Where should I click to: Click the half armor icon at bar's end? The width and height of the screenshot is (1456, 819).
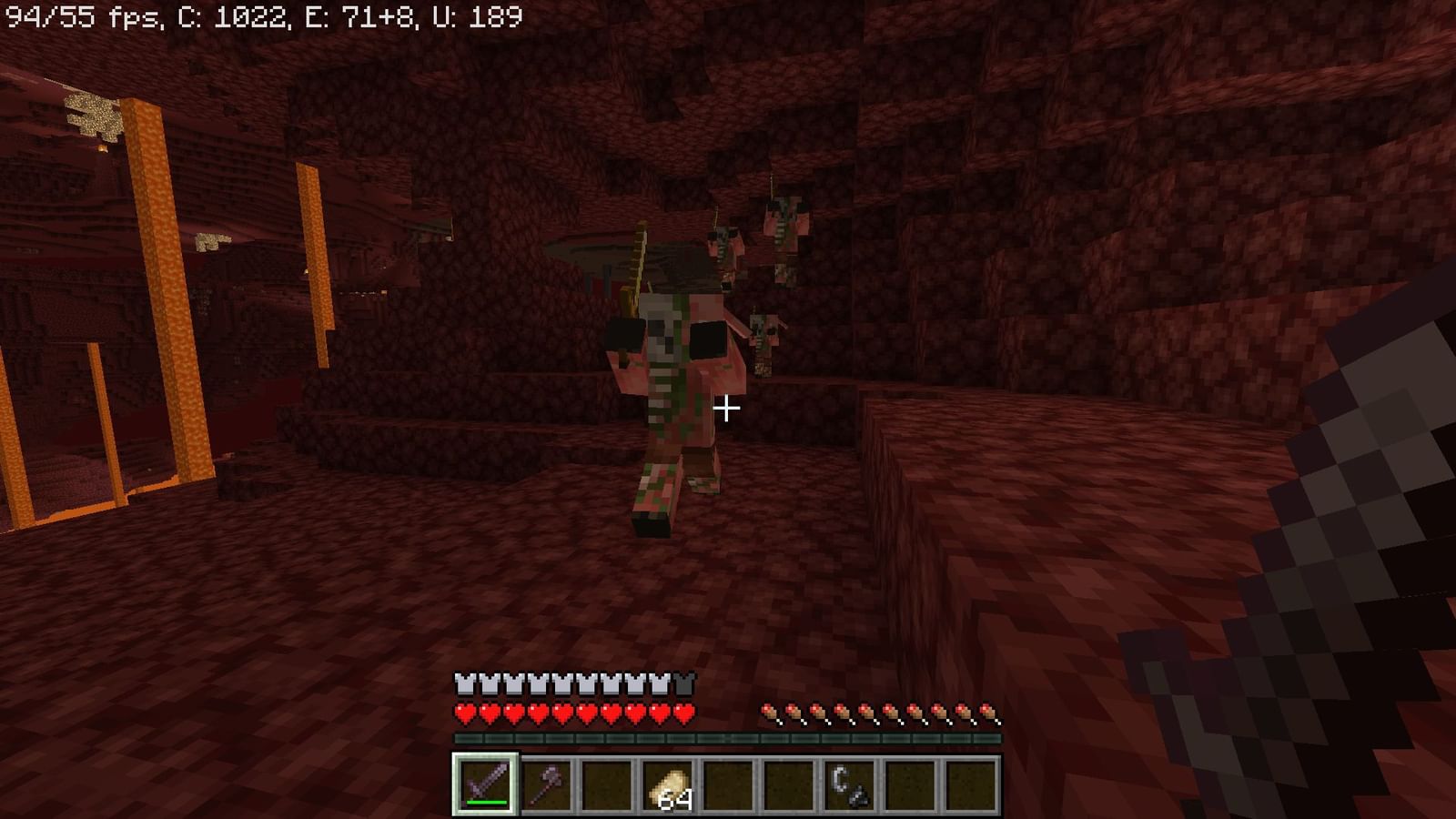(x=684, y=682)
